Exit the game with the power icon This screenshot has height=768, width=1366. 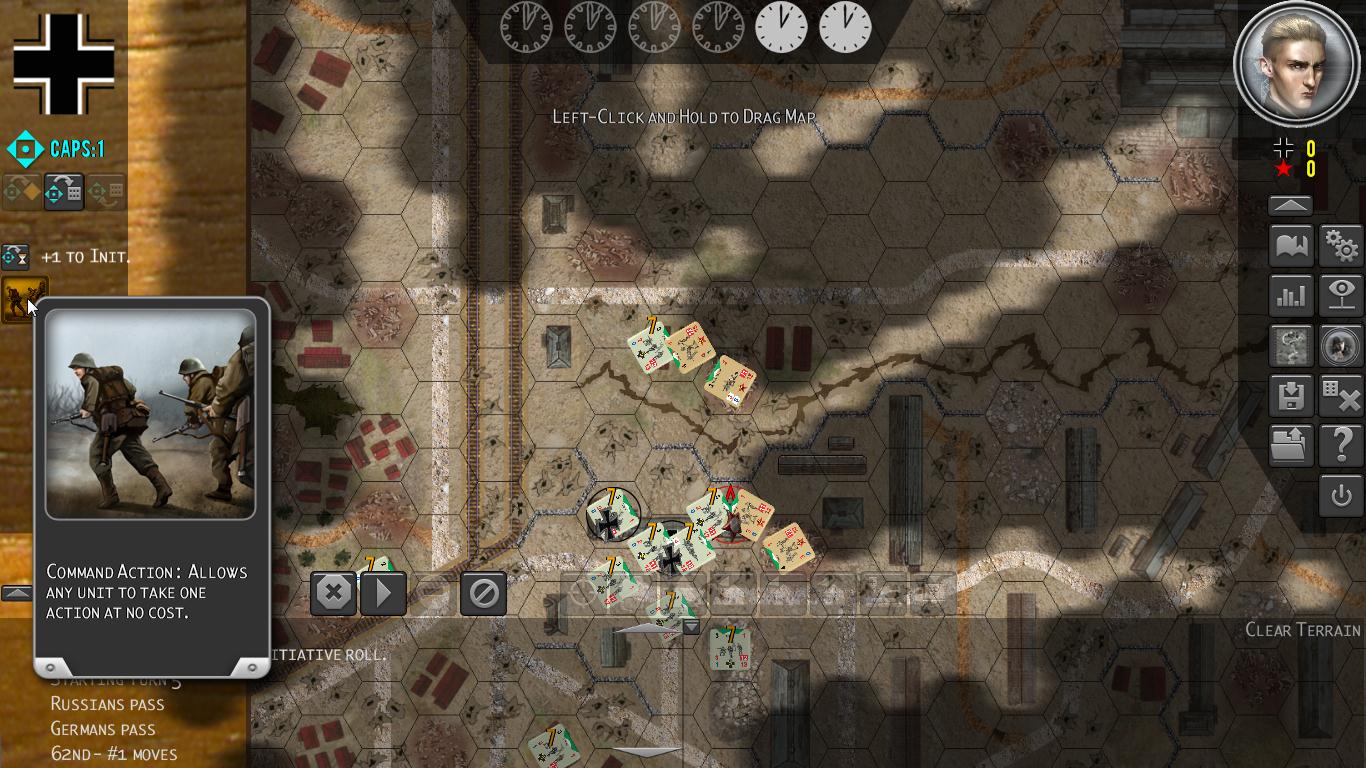(1341, 495)
